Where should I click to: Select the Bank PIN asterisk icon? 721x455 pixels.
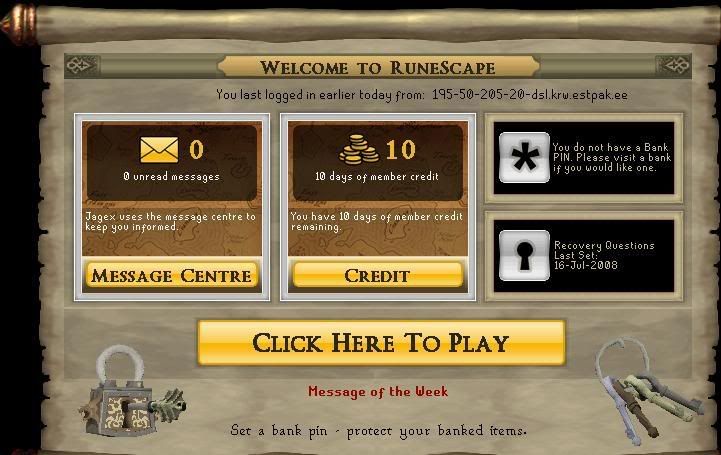[523, 157]
